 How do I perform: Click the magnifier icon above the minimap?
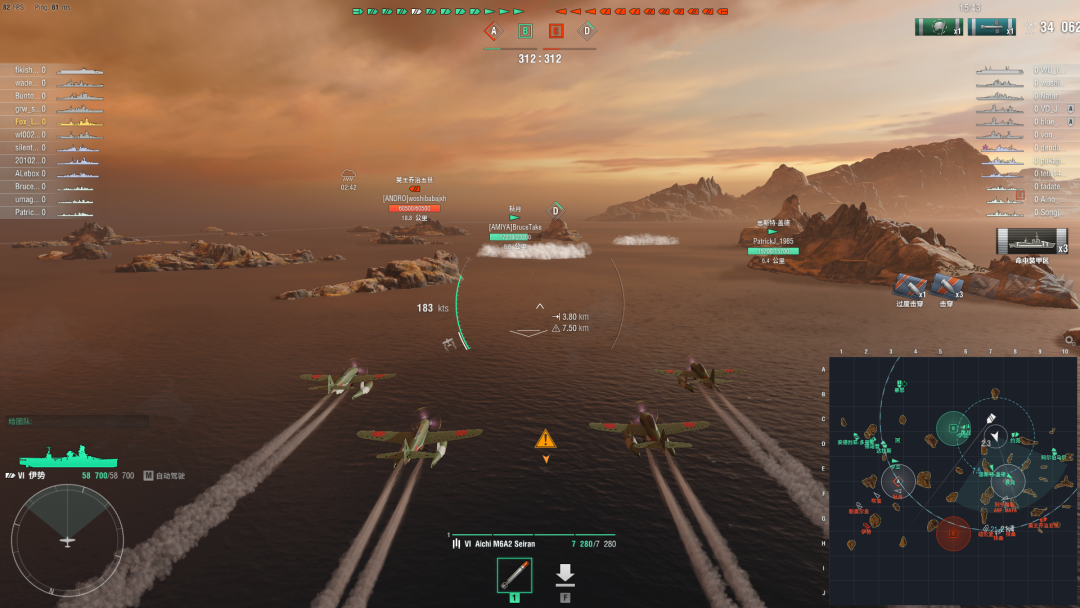1069,341
